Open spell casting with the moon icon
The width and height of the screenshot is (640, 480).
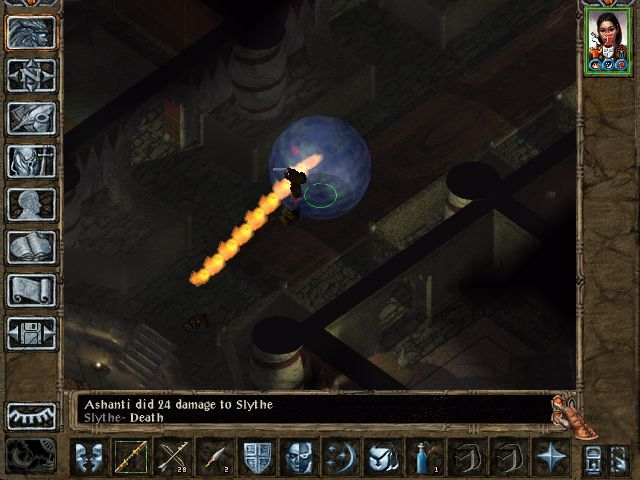(x=341, y=457)
